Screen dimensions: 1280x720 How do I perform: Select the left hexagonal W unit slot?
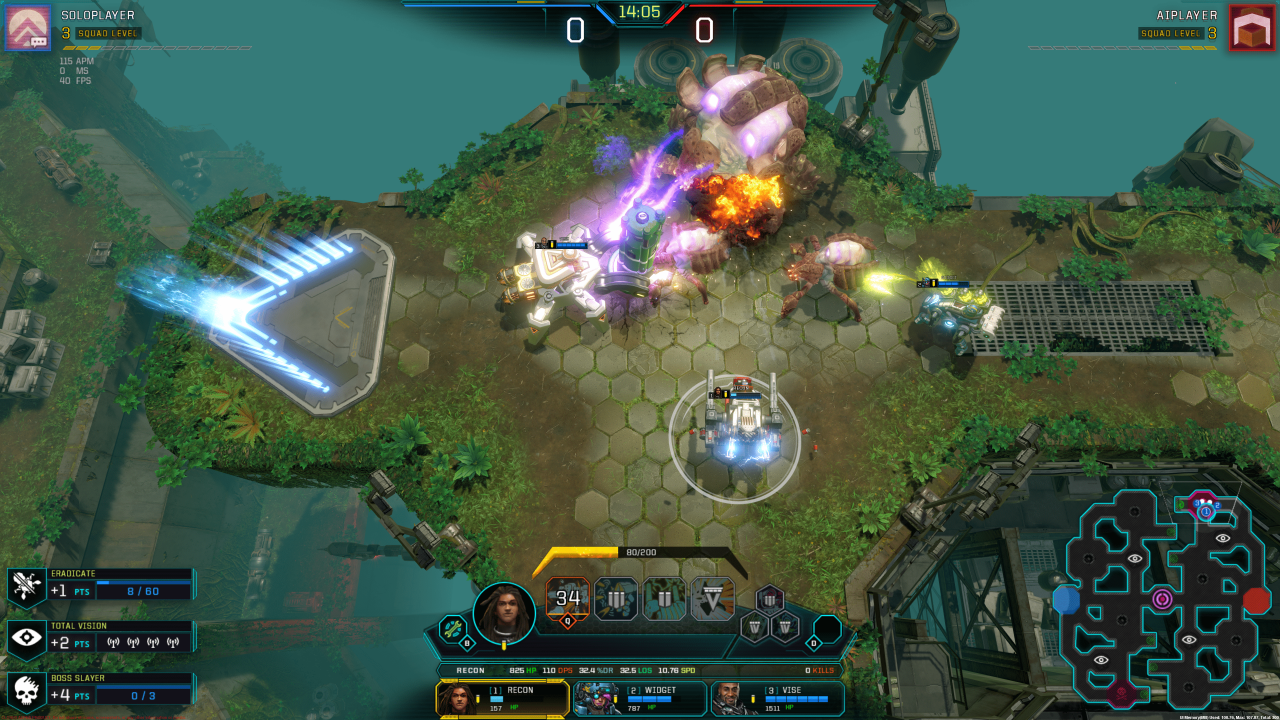pyautogui.click(x=753, y=627)
